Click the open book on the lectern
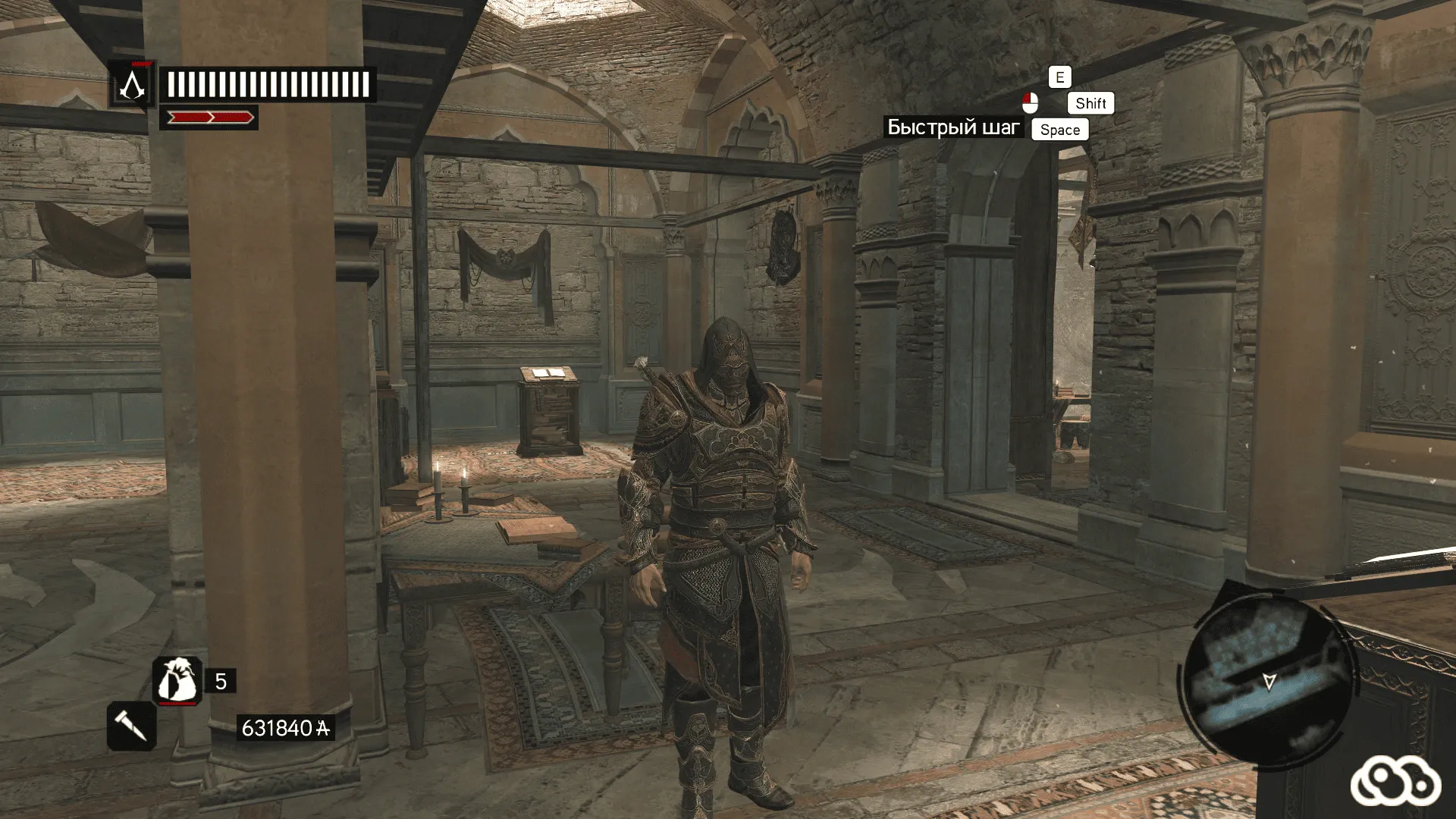 (548, 375)
